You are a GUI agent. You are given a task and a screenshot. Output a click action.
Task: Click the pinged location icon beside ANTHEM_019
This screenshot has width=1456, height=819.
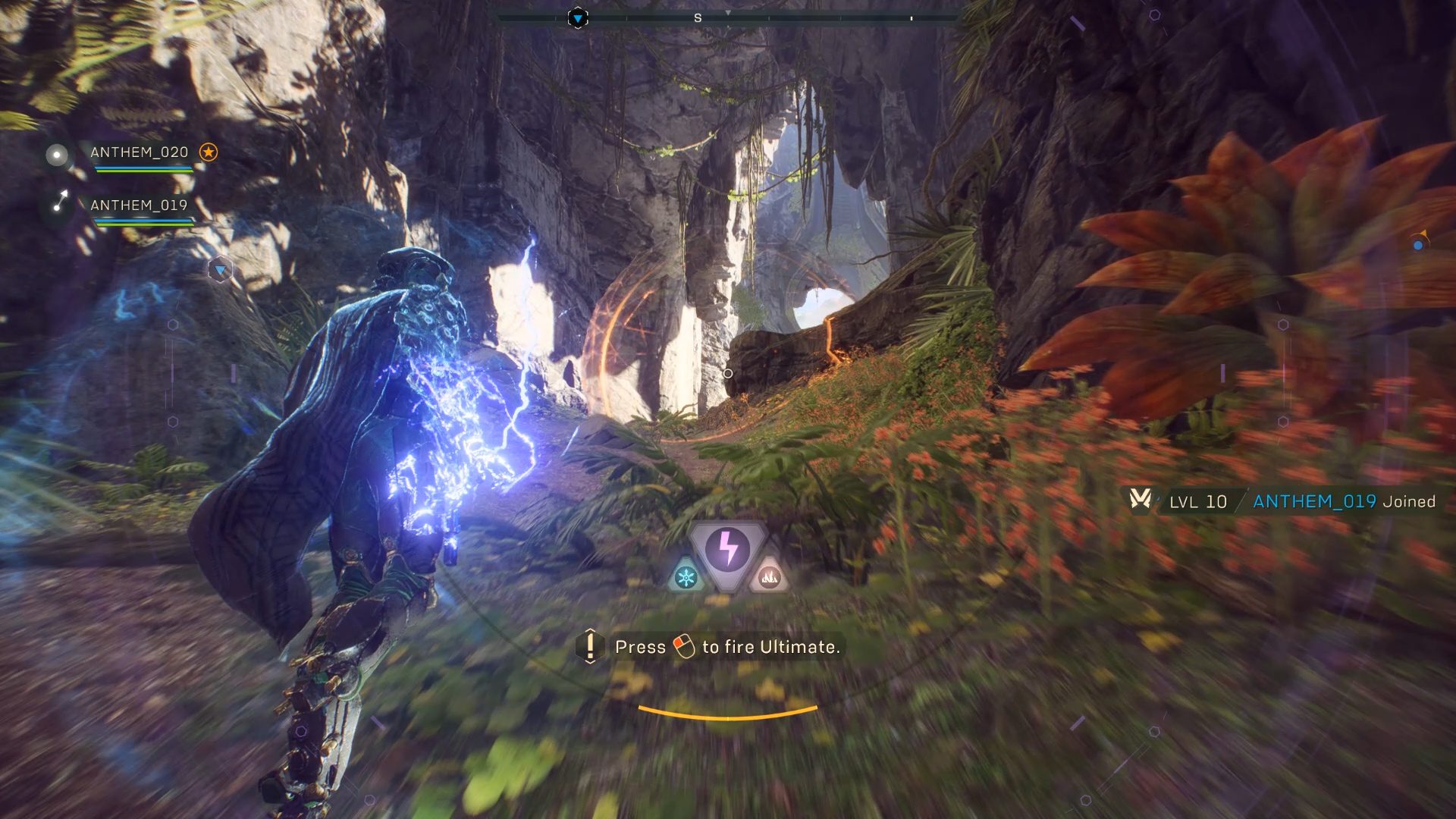[x=61, y=199]
